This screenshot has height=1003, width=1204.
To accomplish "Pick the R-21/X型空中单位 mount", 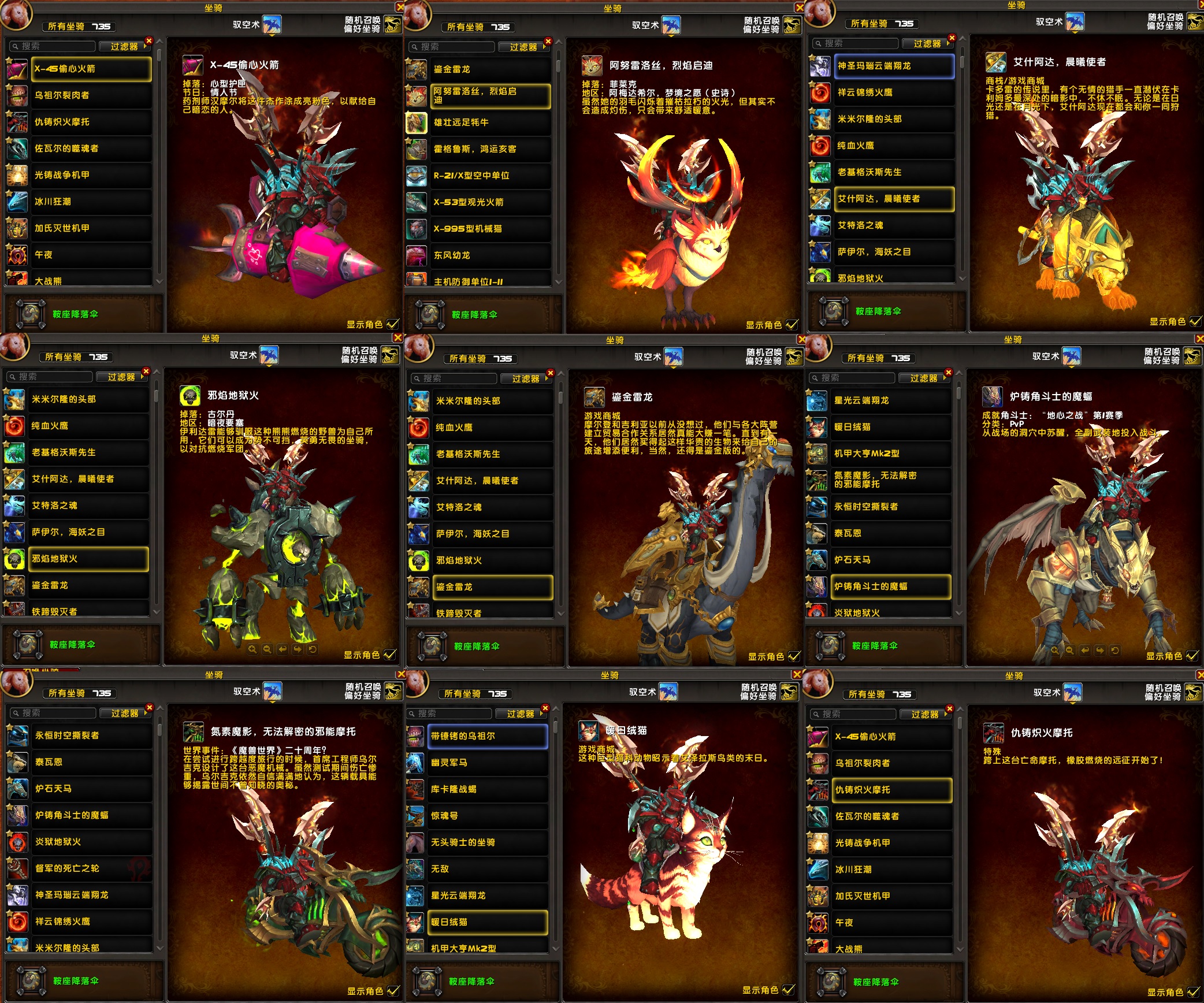I will coord(490,176).
